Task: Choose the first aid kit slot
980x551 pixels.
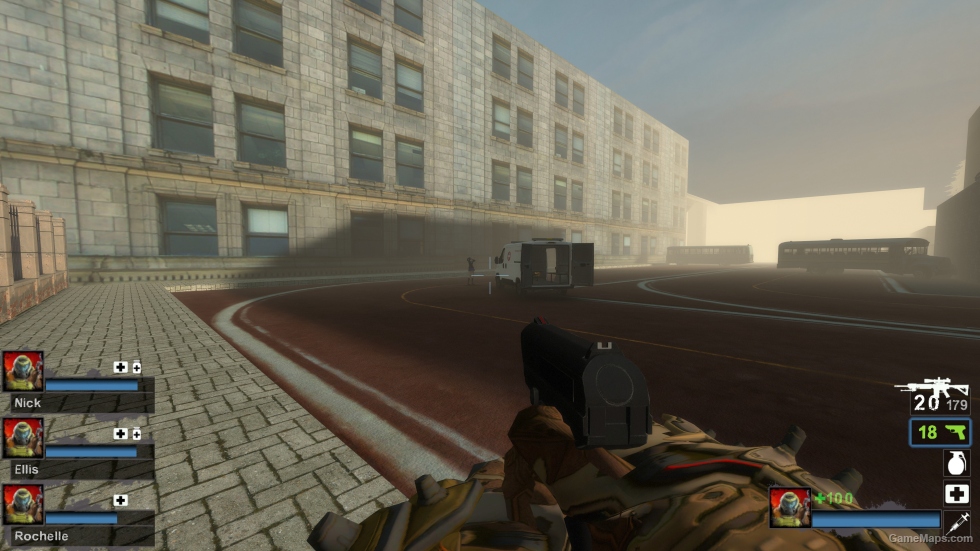Action: 957,494
